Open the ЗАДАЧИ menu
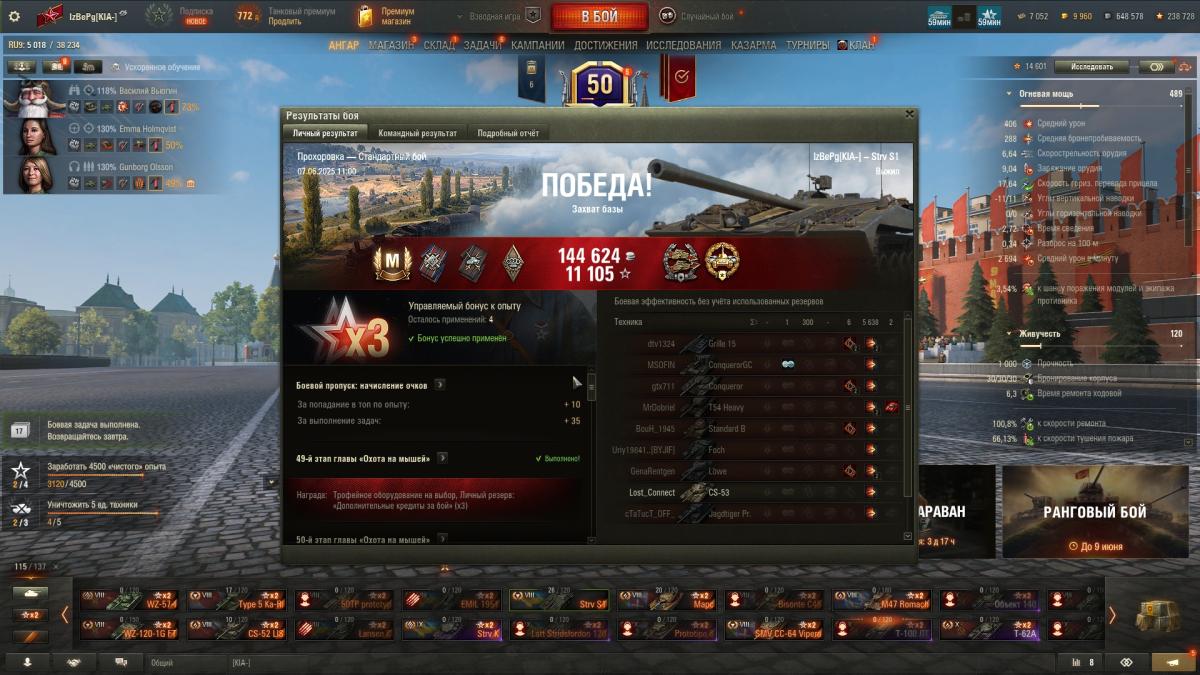The width and height of the screenshot is (1200, 675). click(483, 45)
